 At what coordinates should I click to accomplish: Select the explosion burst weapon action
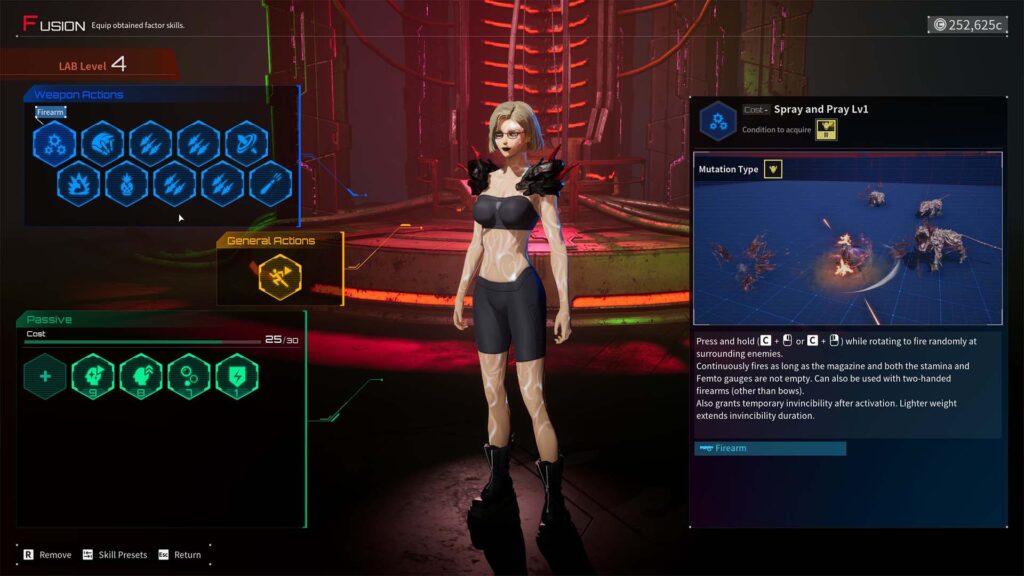[x=78, y=185]
